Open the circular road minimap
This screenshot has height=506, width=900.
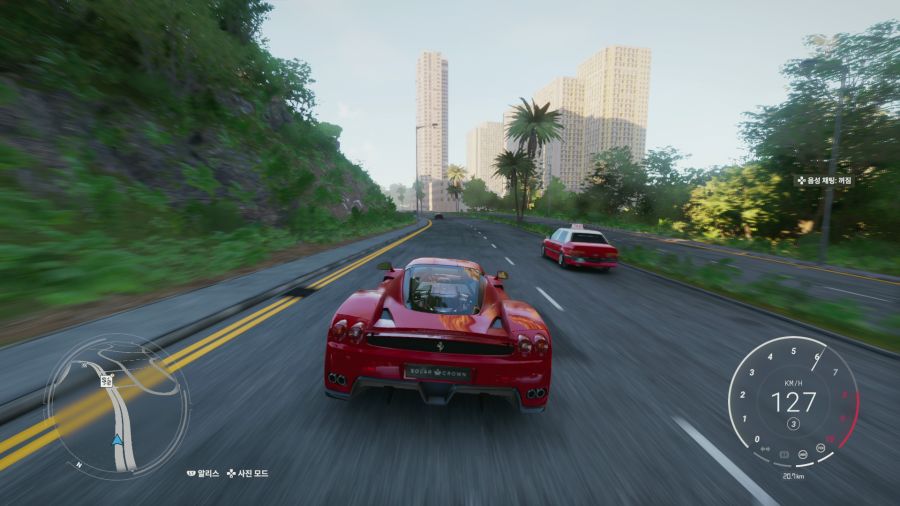(x=117, y=405)
